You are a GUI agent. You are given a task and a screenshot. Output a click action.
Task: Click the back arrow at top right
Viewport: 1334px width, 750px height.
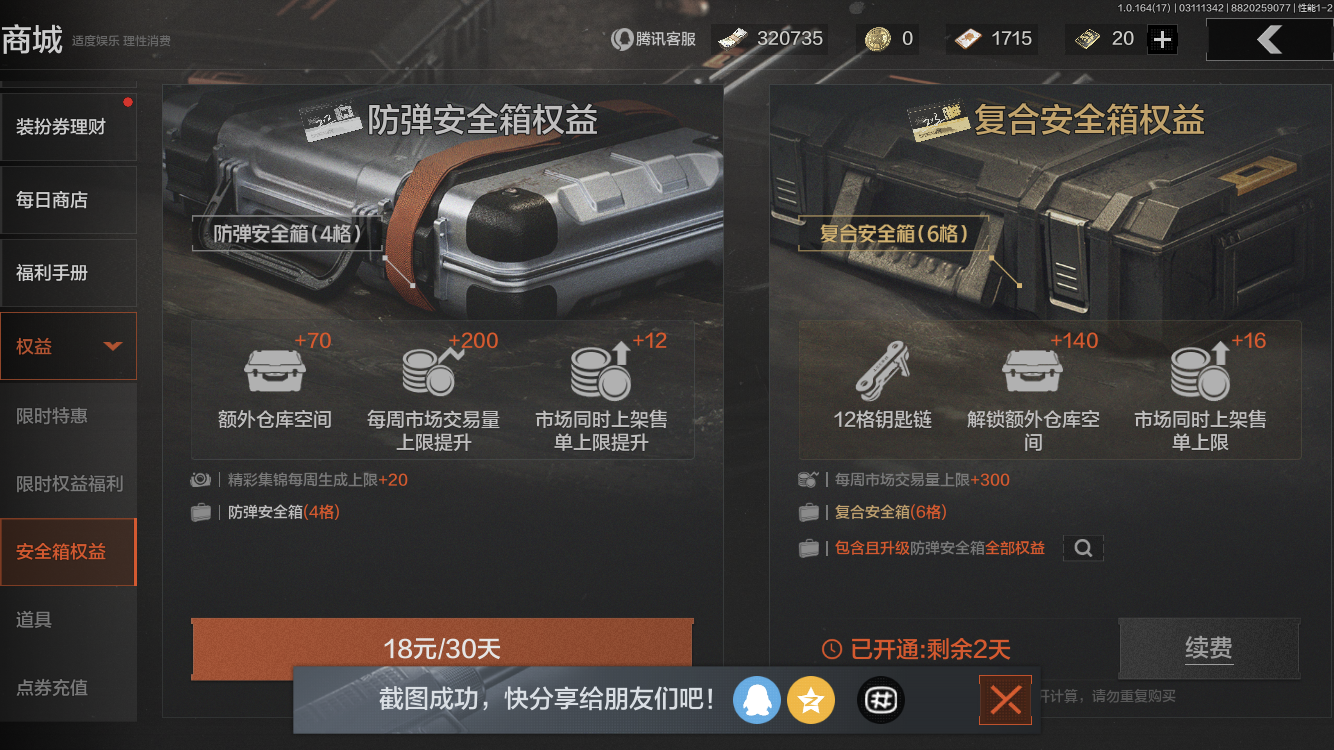point(1269,40)
